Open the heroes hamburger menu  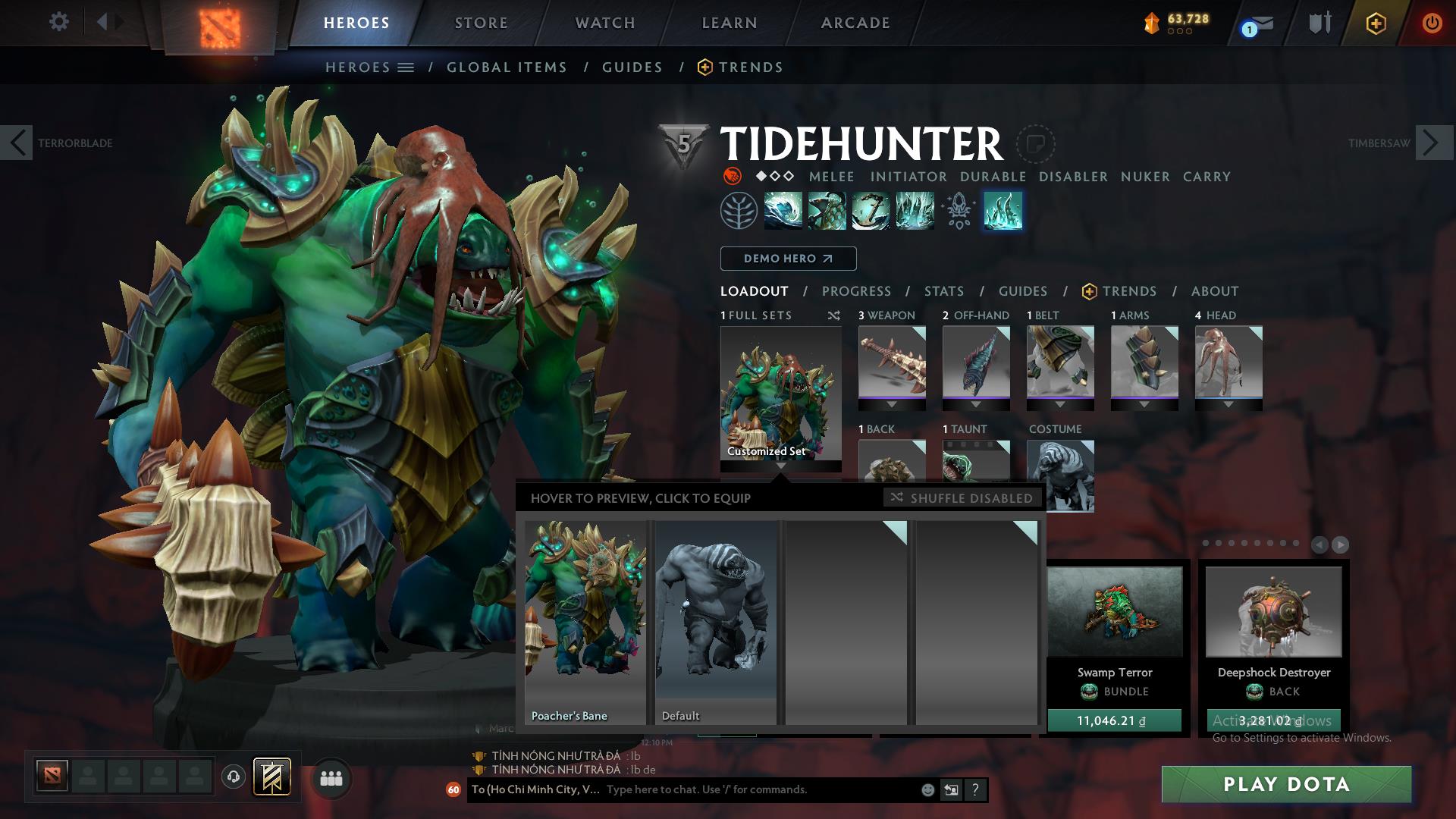coord(407,67)
